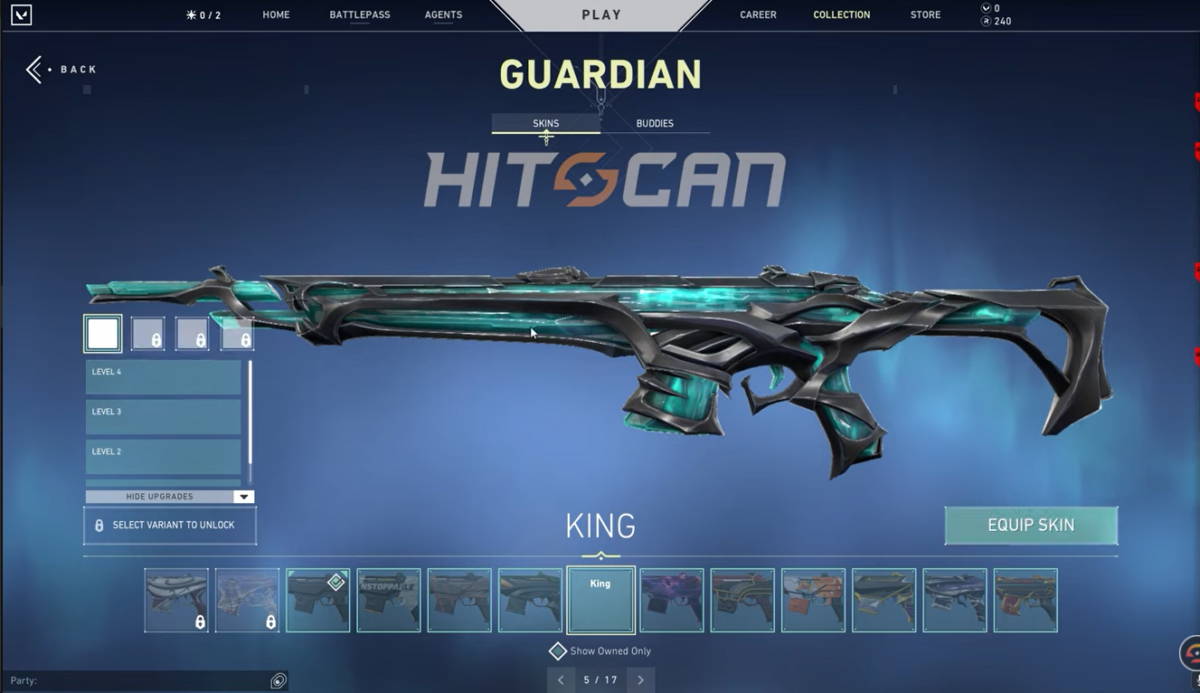
Task: Open the Agents page
Action: click(x=443, y=15)
